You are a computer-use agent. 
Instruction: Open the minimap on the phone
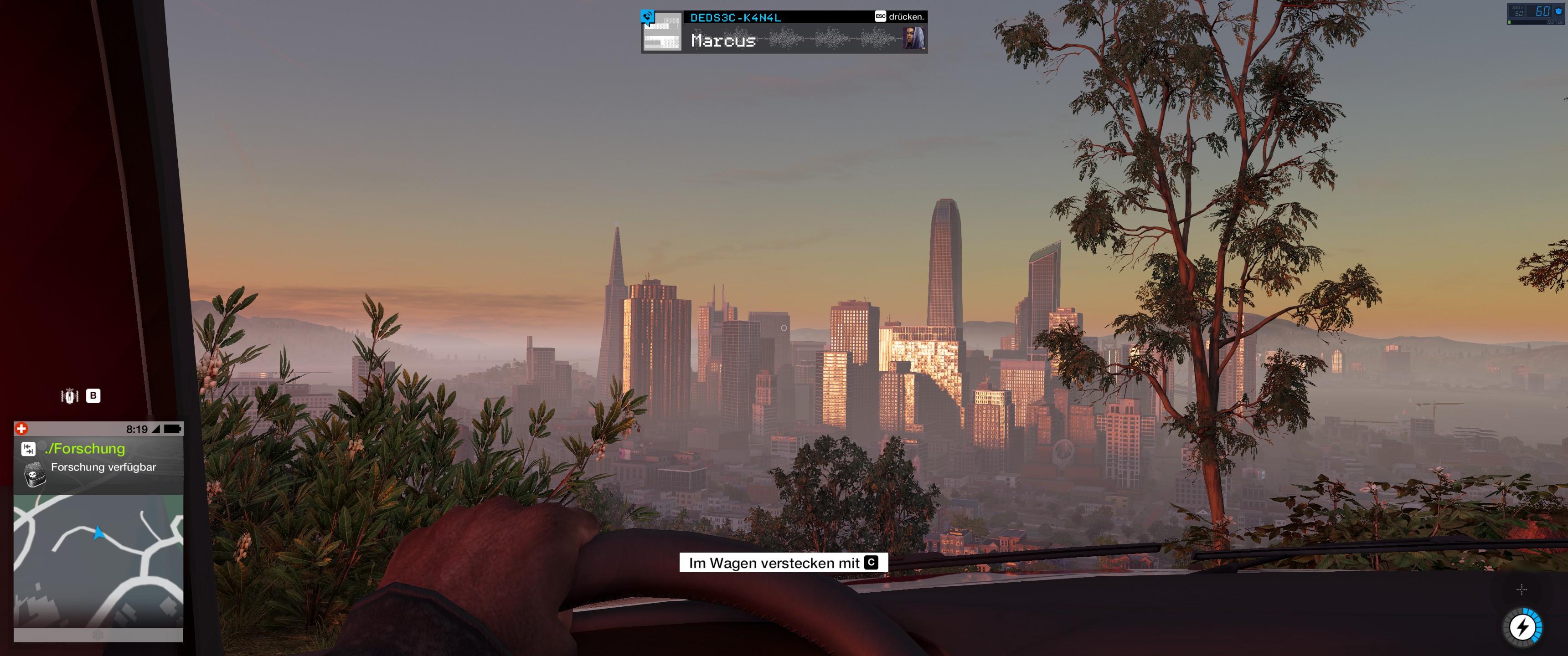(98, 560)
